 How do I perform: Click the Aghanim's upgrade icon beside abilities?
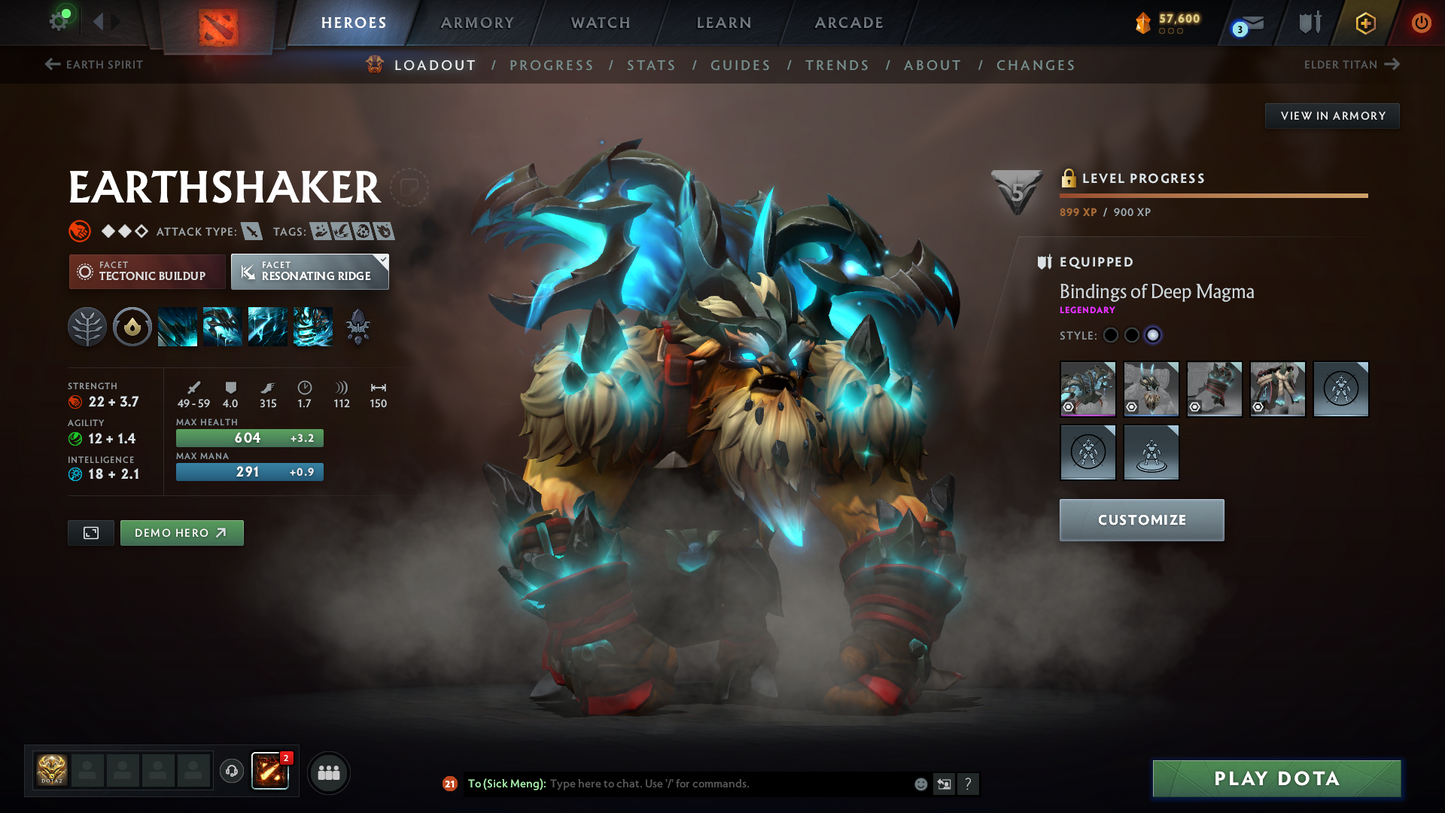[x=357, y=326]
